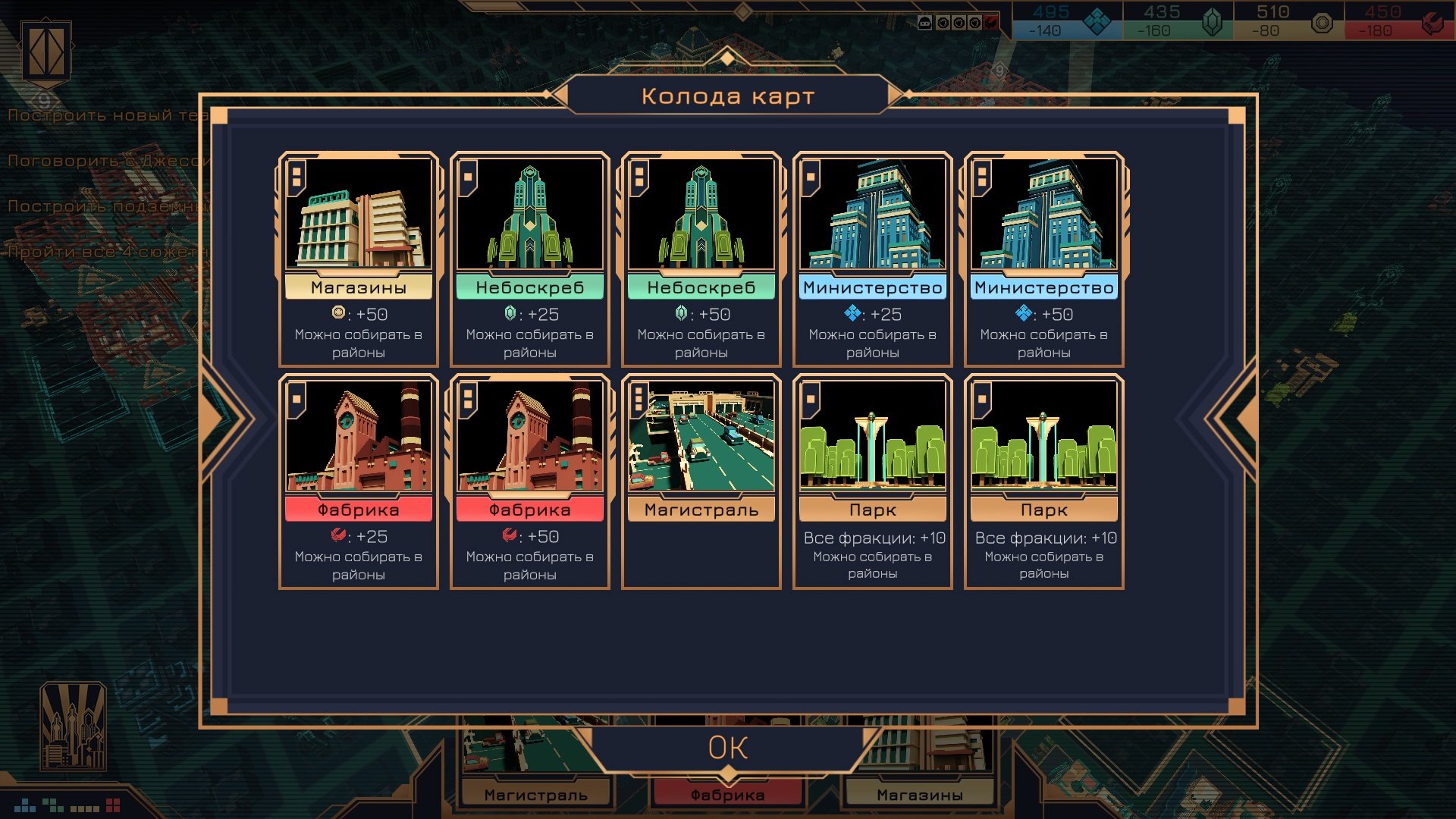Pick the Фабрика card with +25
This screenshot has width=1456, height=819.
[x=359, y=481]
